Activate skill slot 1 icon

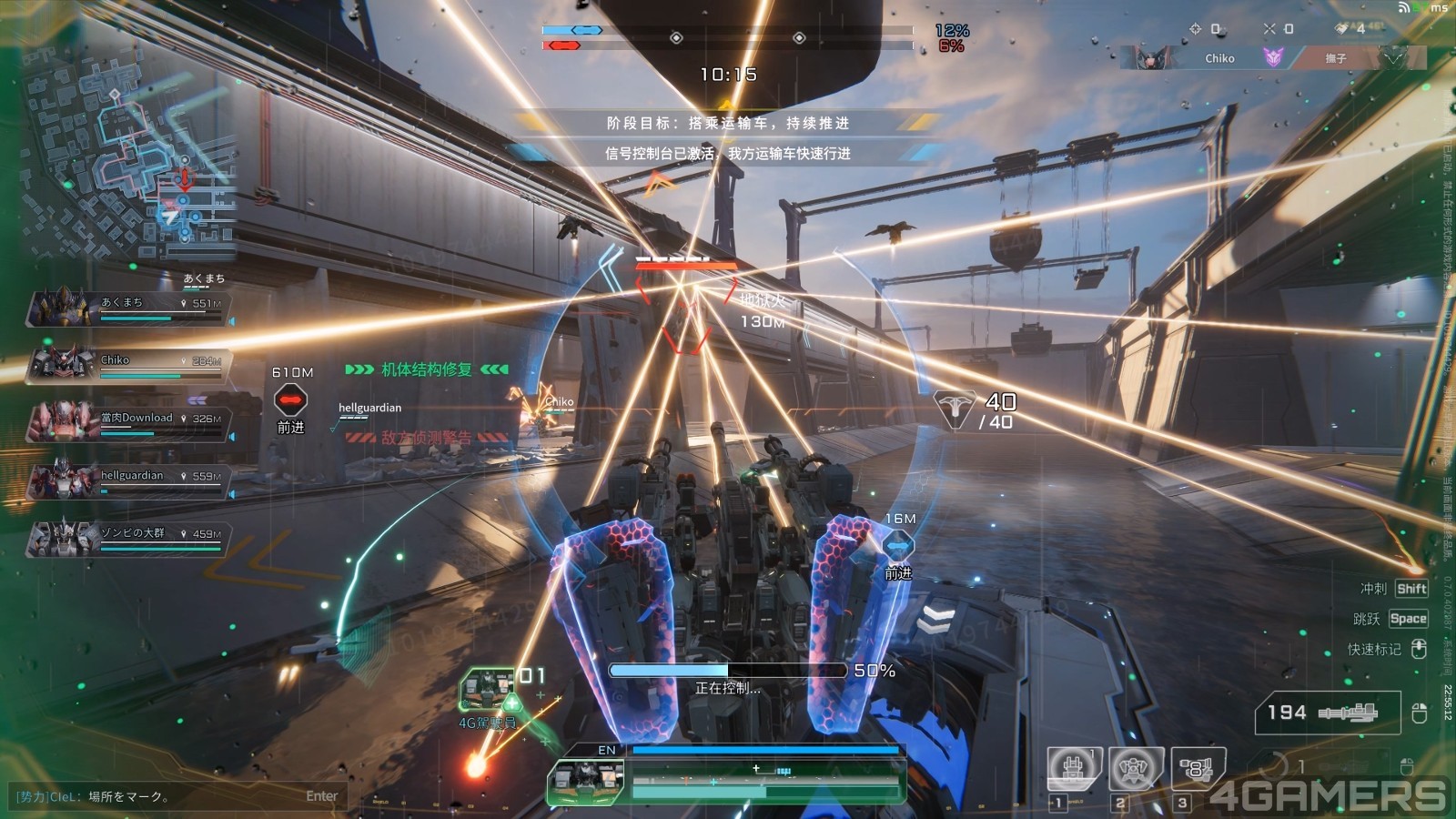(x=1074, y=769)
